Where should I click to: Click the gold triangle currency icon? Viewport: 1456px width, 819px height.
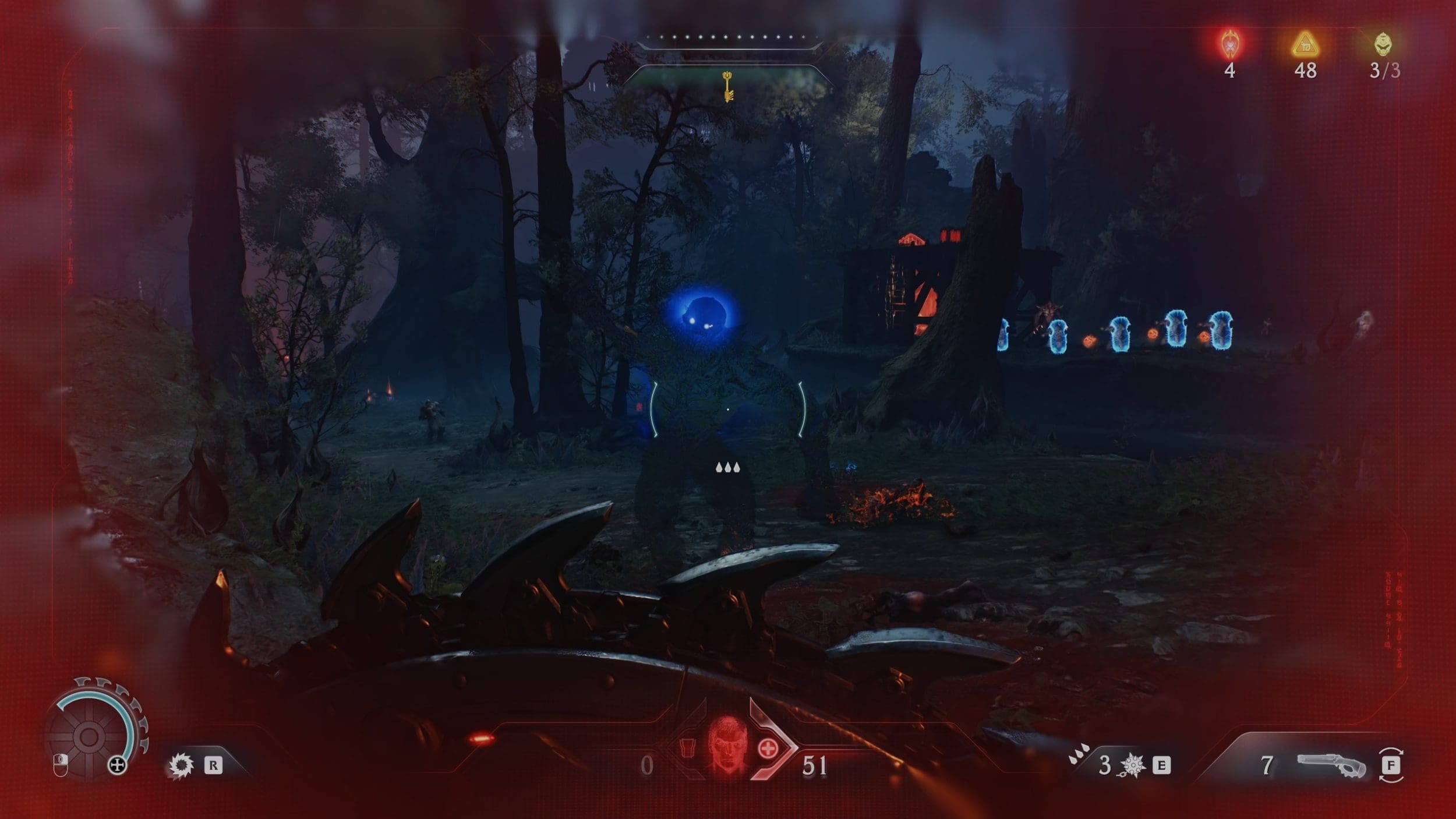pos(1305,44)
